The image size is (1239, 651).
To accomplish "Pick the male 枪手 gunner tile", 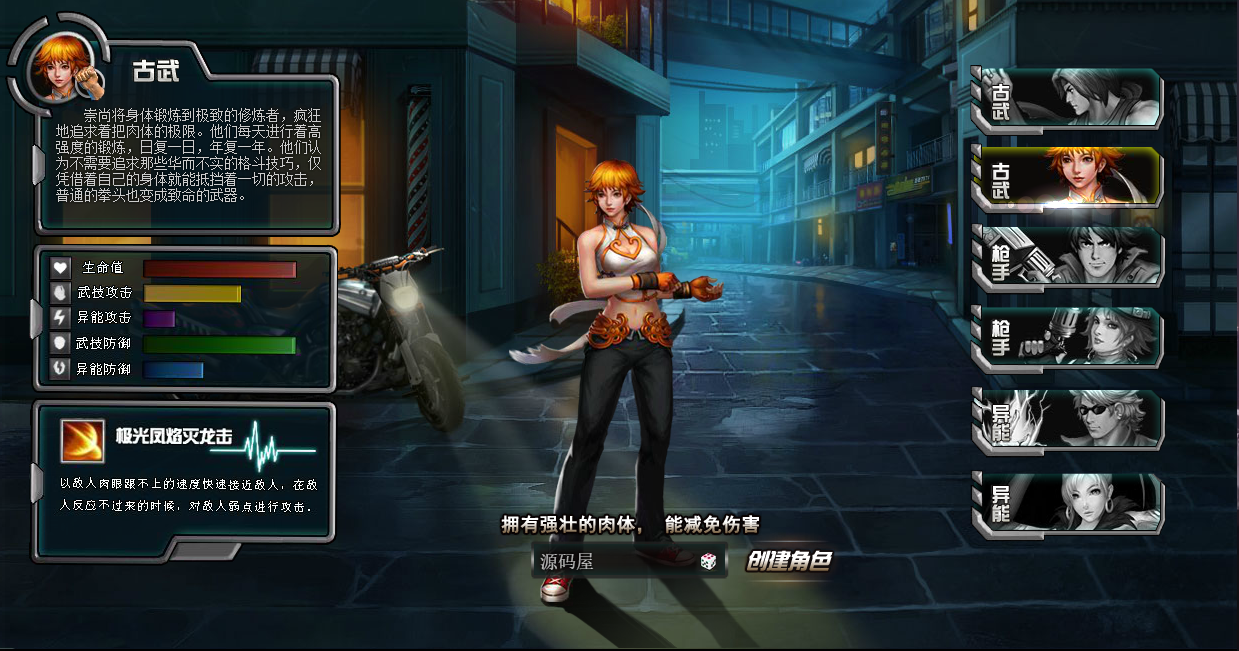I will tap(1067, 257).
